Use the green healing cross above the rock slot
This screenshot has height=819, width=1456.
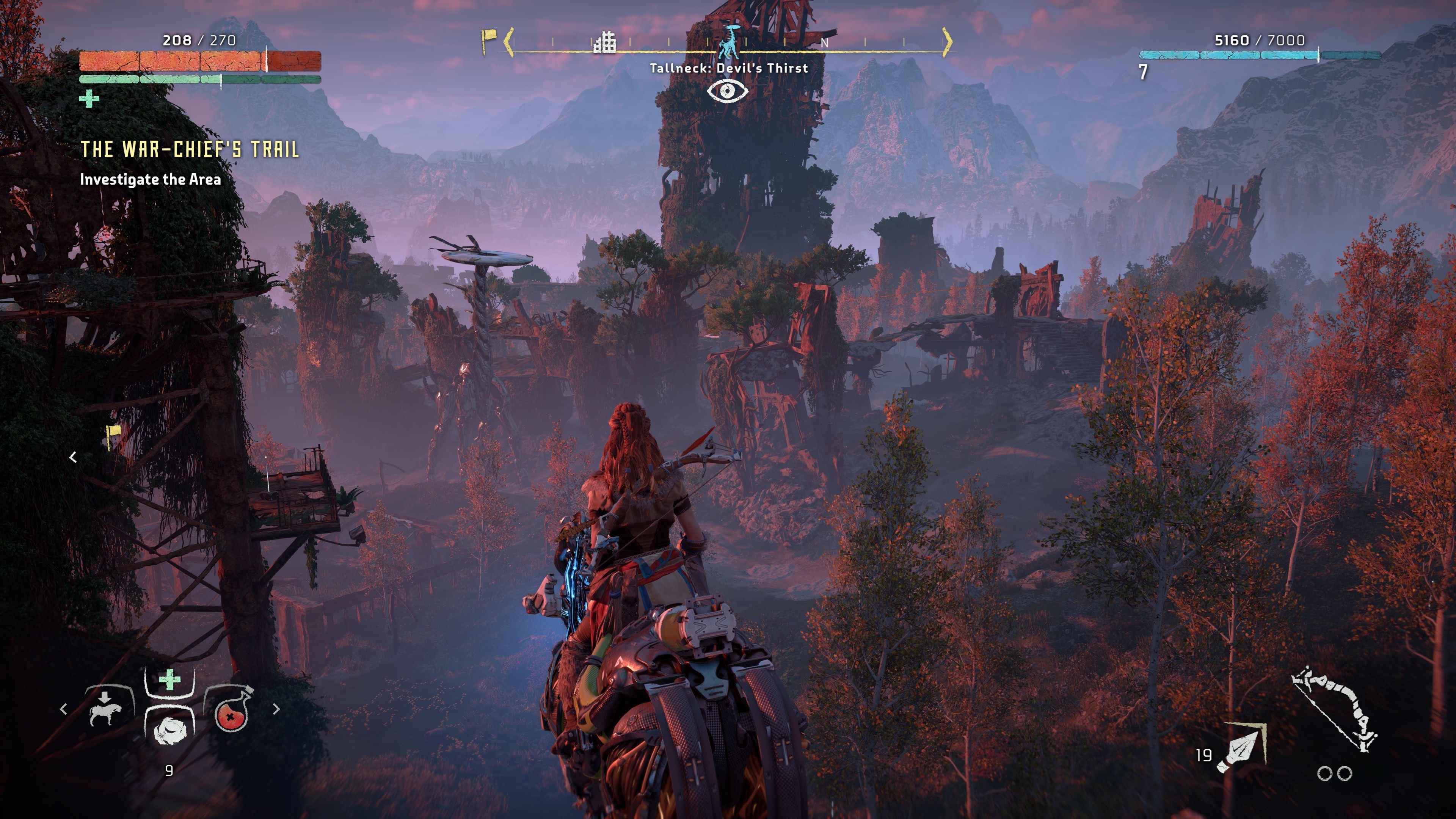[169, 680]
